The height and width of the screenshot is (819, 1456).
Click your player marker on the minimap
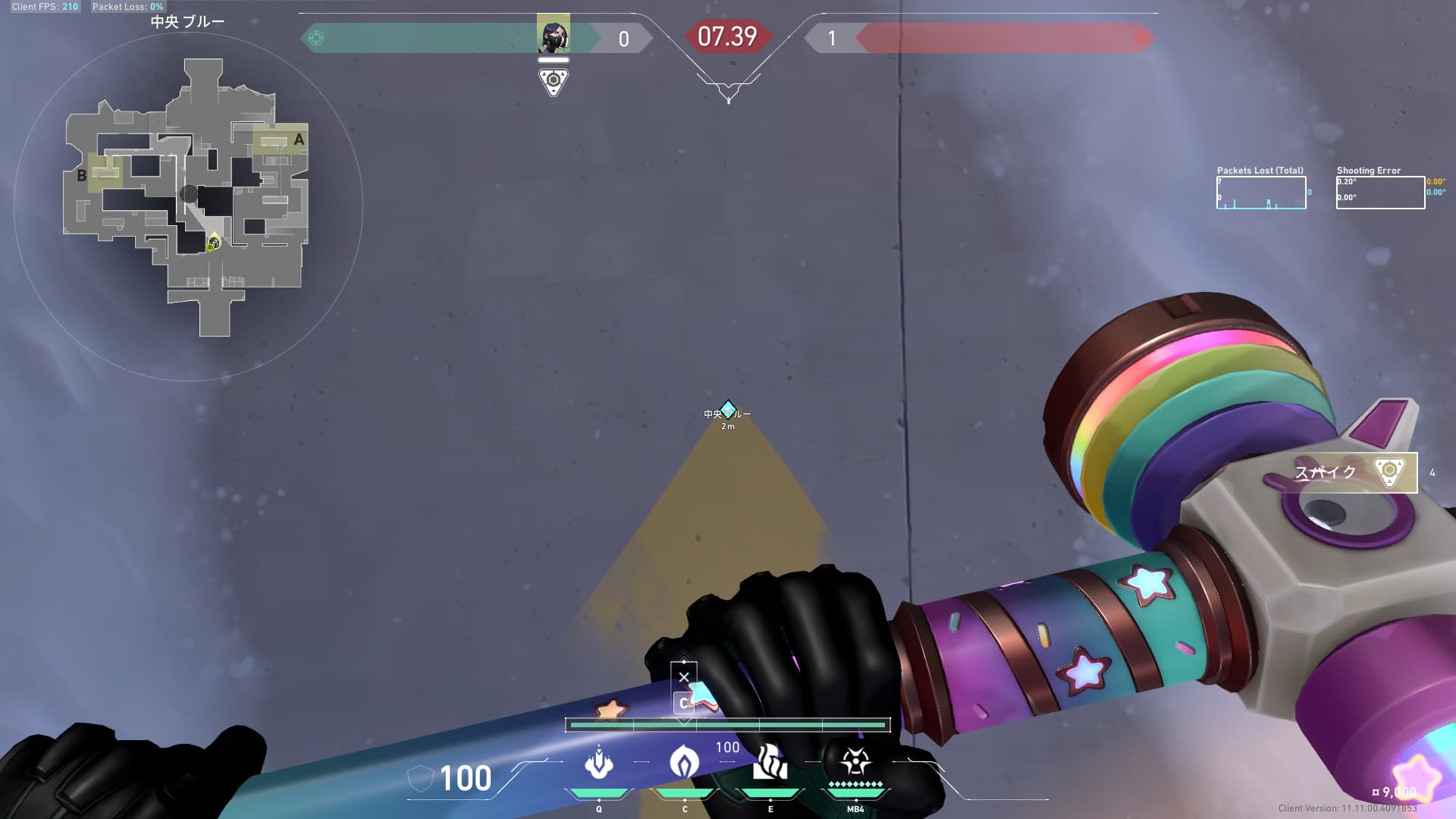(x=214, y=243)
